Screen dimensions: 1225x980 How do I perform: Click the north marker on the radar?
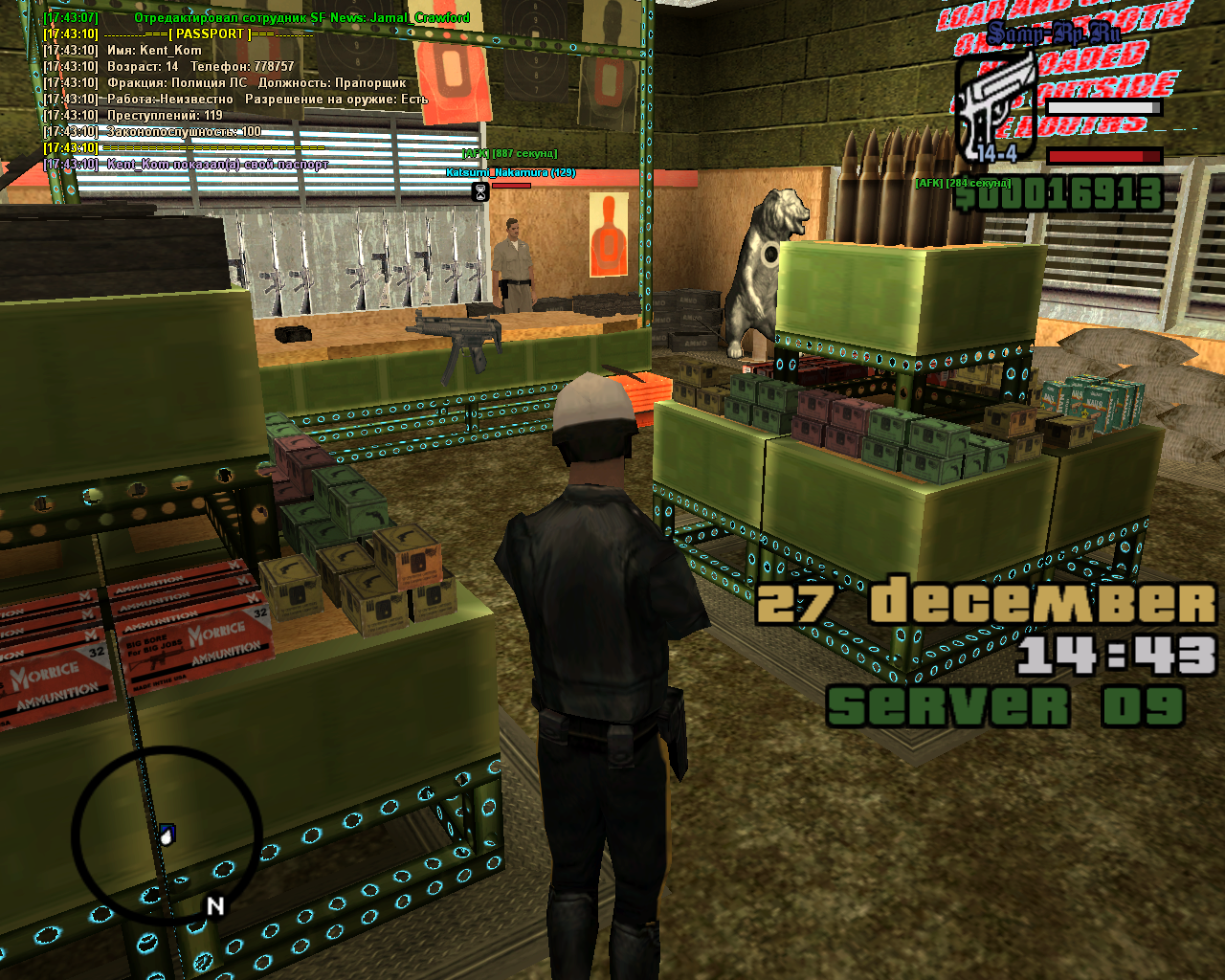215,905
